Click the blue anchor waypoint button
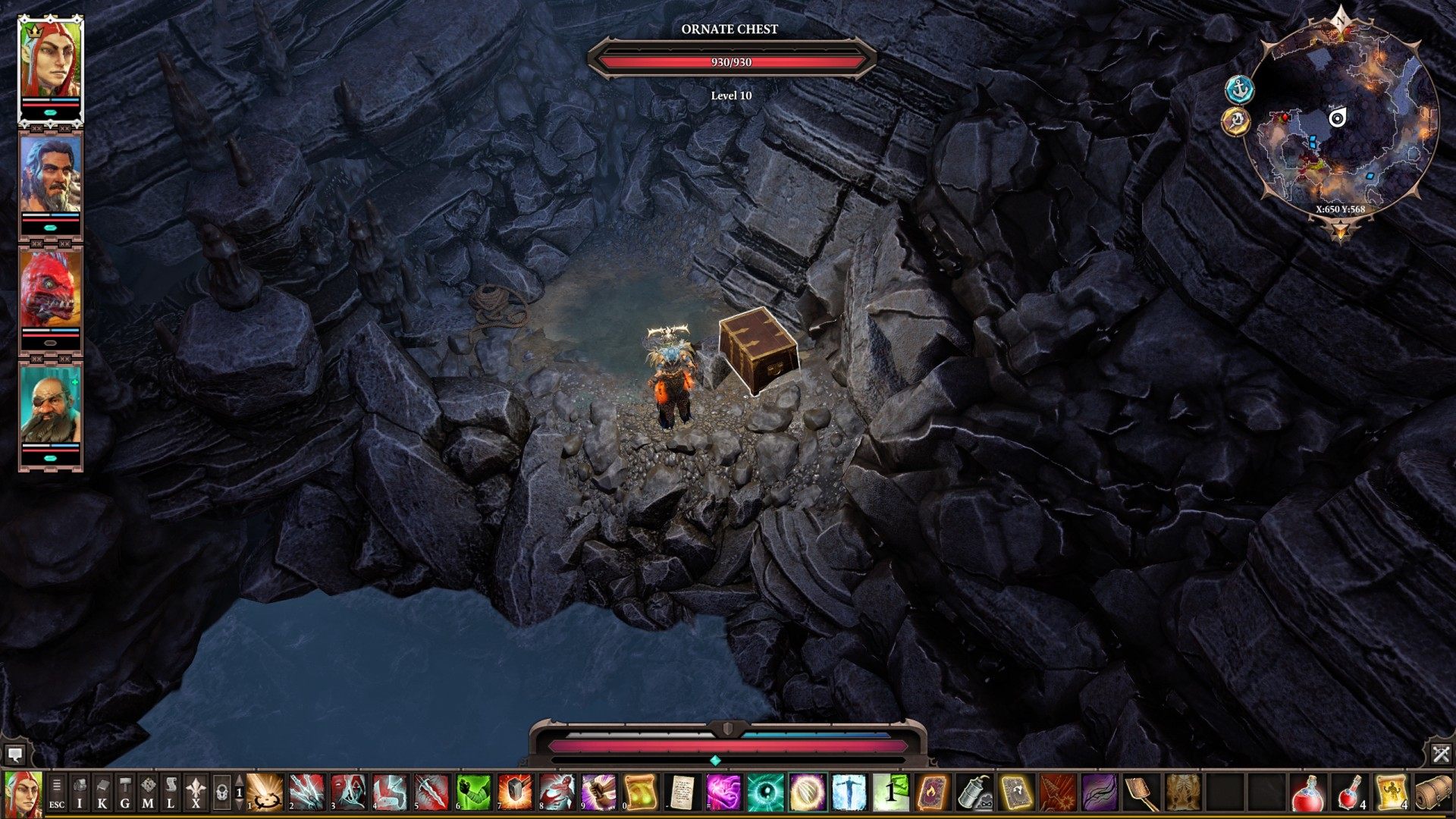 (1240, 89)
